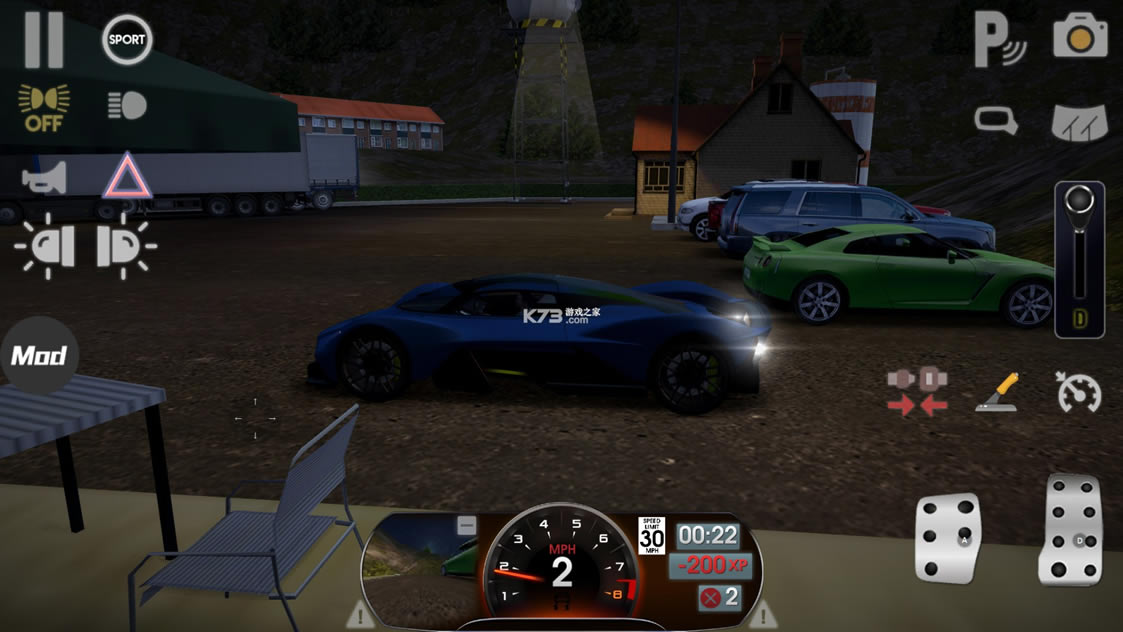Sound the horn

[45, 178]
